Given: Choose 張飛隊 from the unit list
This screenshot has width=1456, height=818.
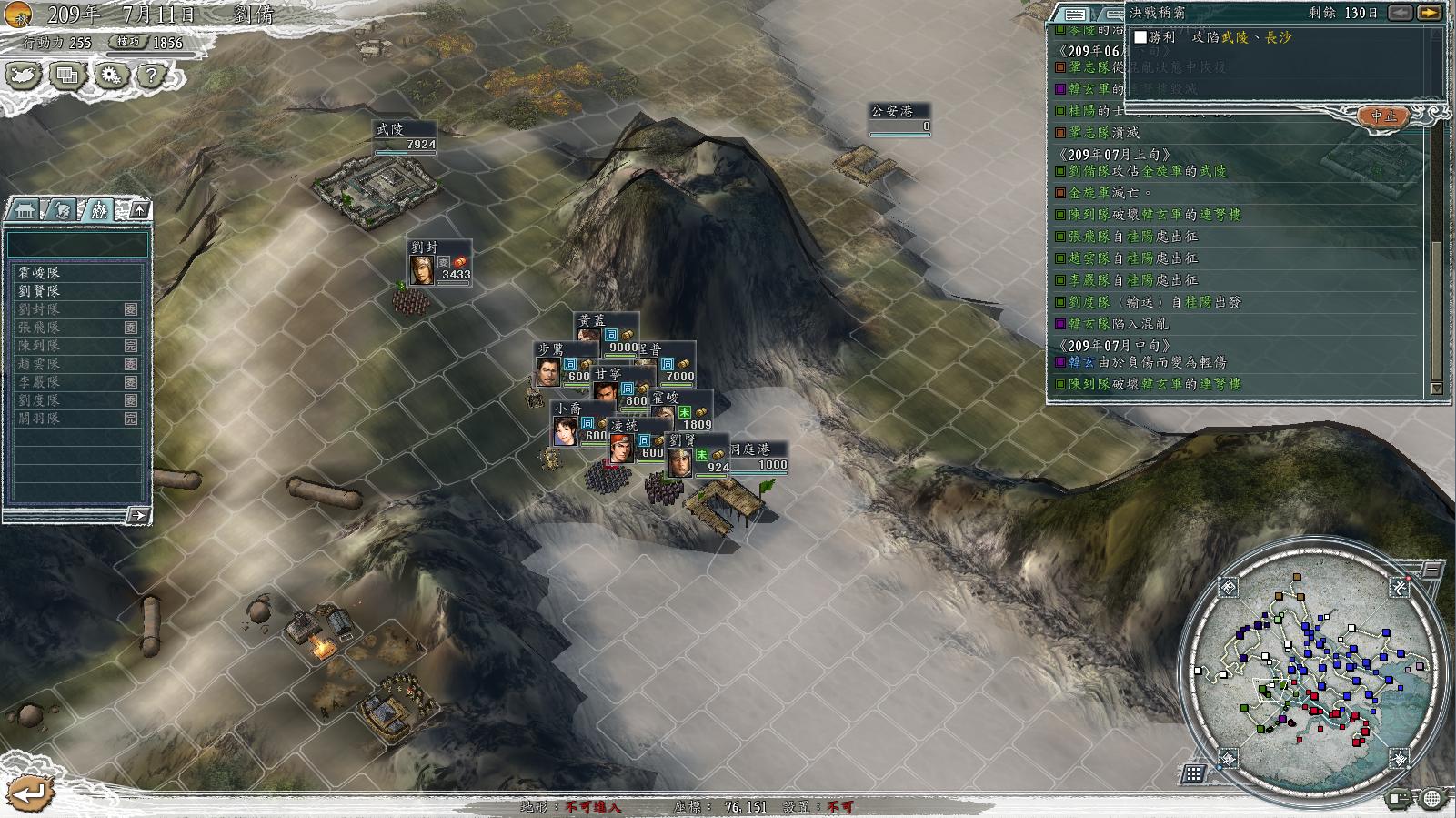Looking at the screenshot, I should 41,328.
